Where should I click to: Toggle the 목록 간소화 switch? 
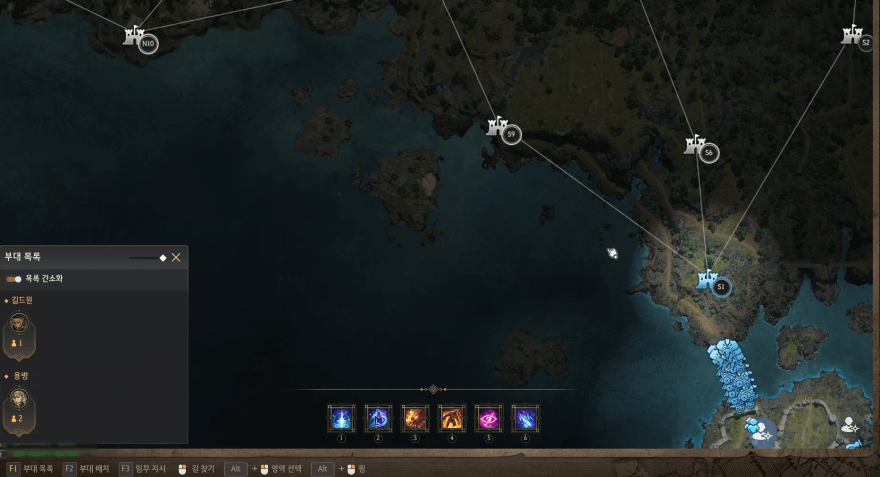pyautogui.click(x=14, y=279)
